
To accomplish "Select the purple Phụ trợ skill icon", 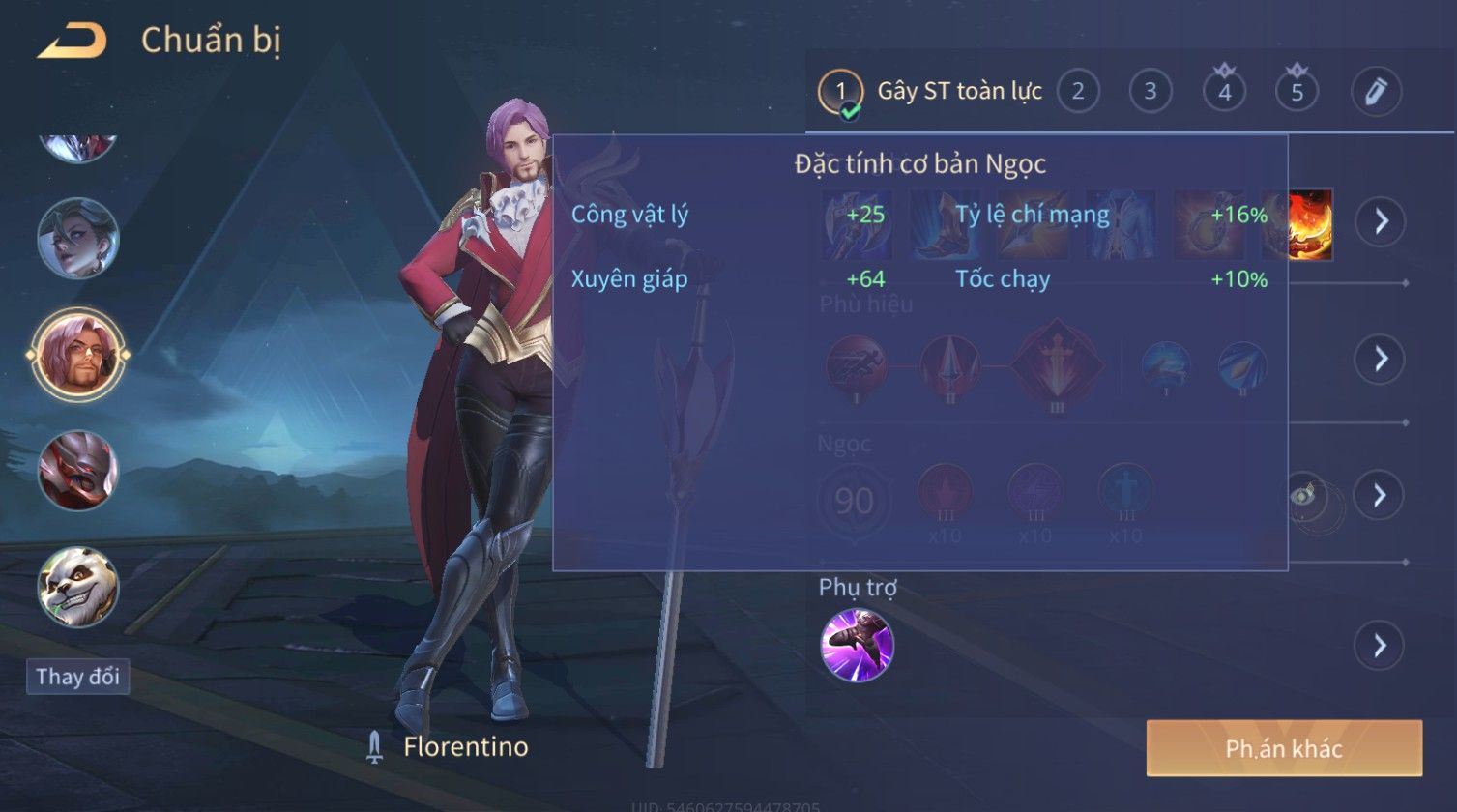I will pos(857,646).
